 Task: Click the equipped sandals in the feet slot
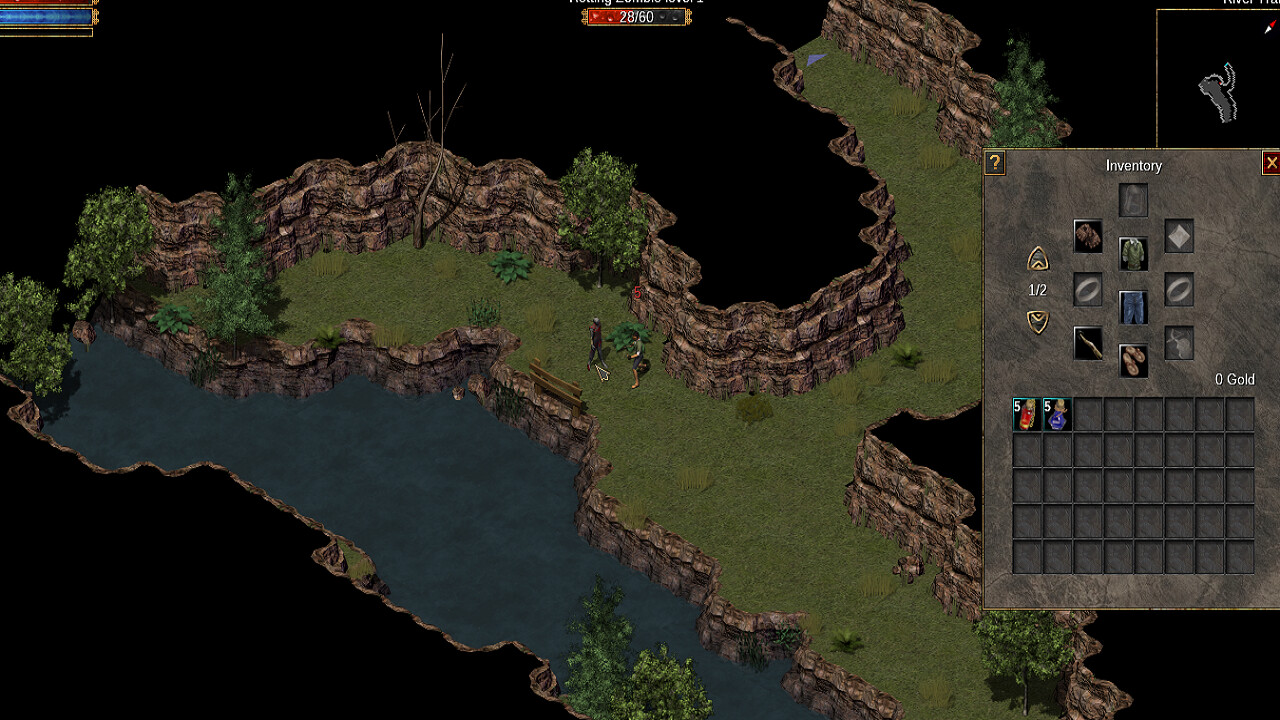coord(1133,359)
